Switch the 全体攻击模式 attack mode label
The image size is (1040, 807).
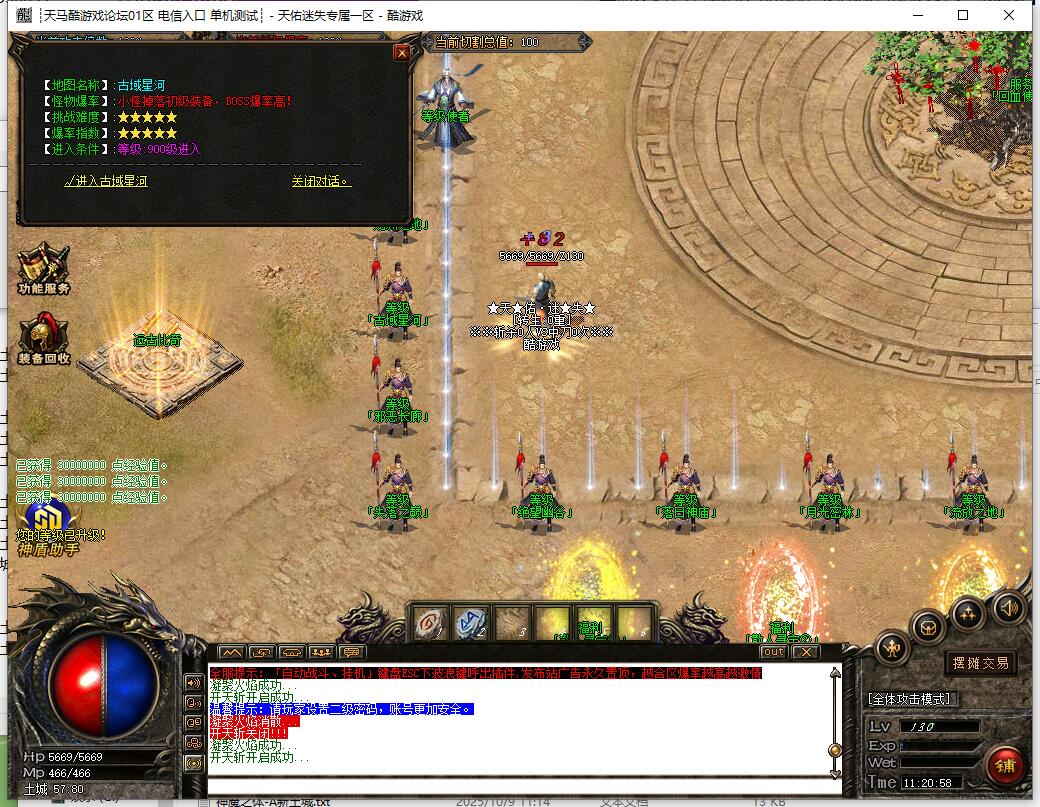click(911, 699)
